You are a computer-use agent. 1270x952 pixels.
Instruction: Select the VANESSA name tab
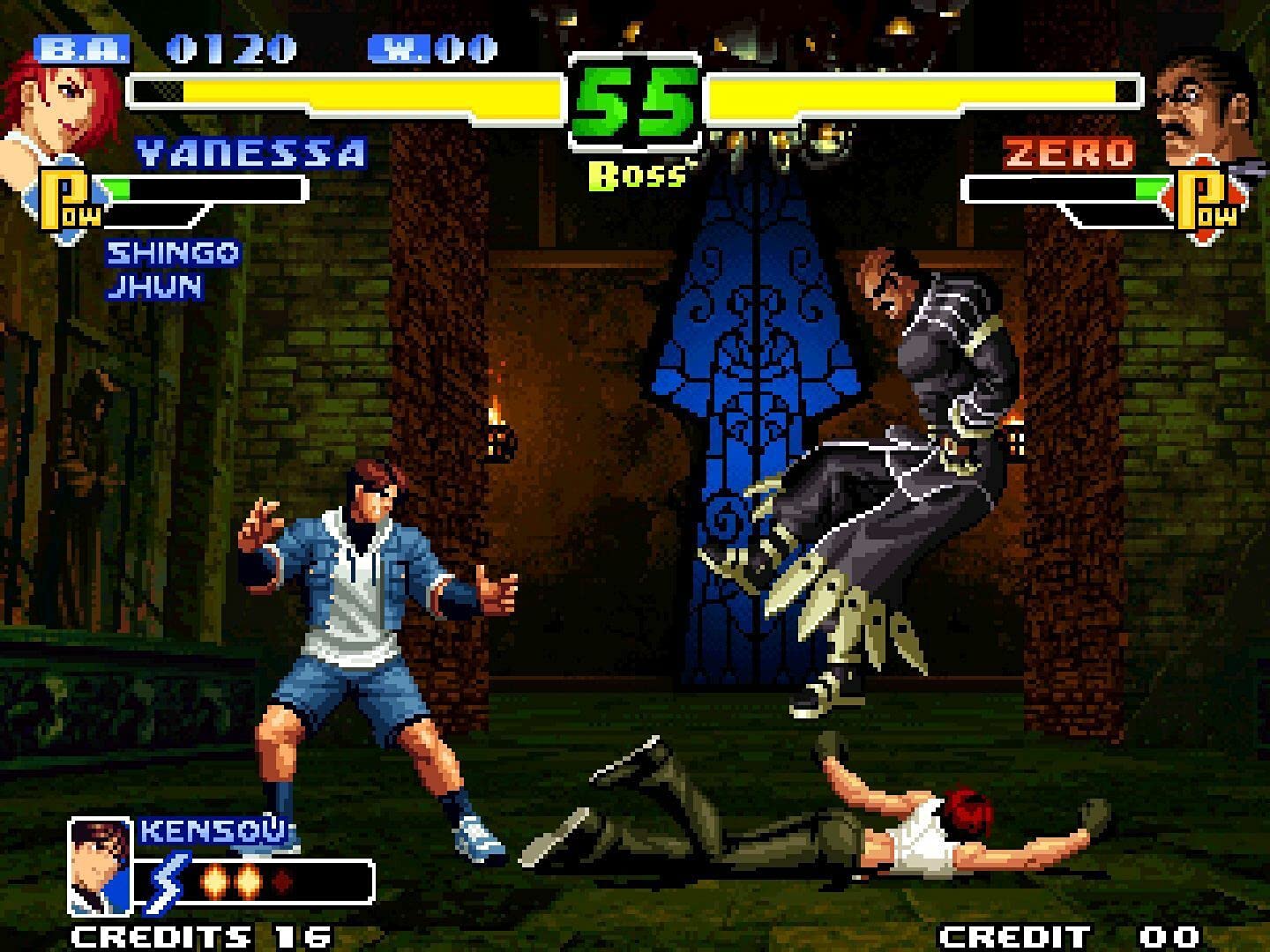253,152
